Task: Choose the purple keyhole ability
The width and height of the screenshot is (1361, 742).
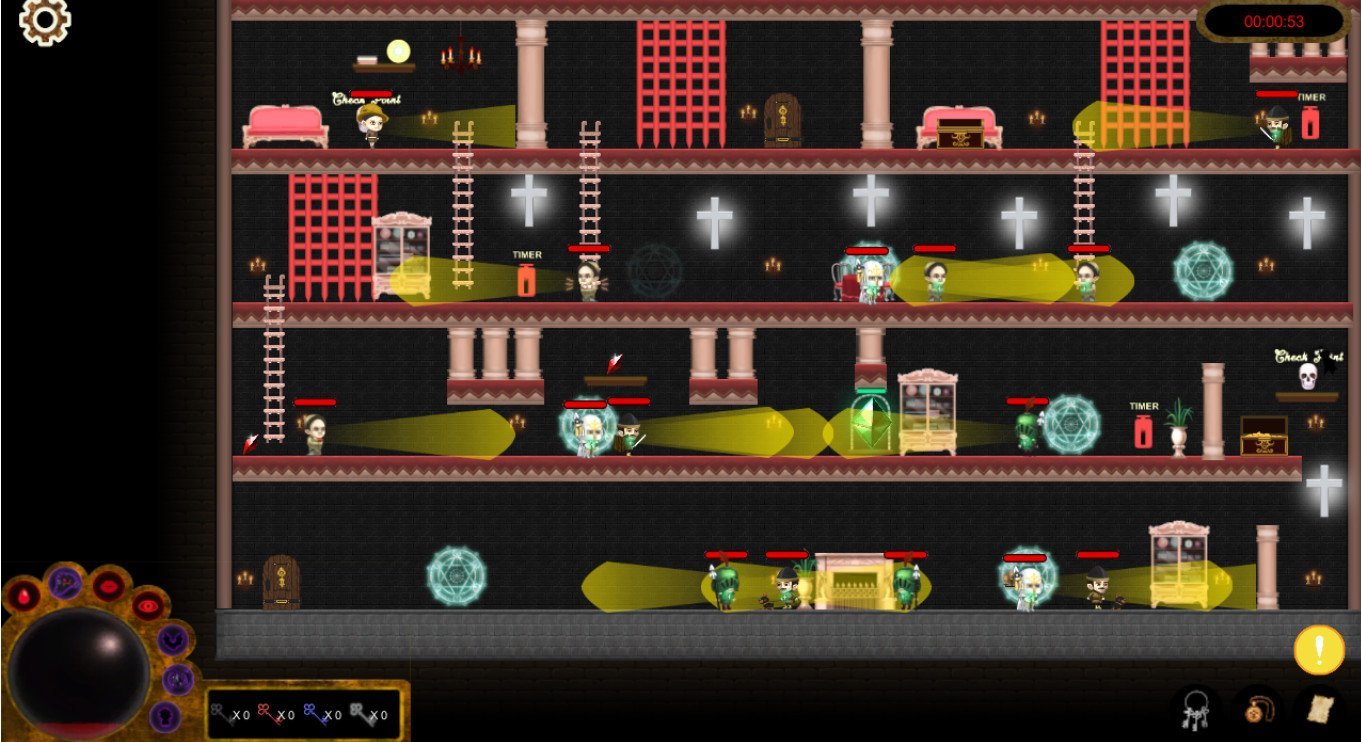Action: 165,716
